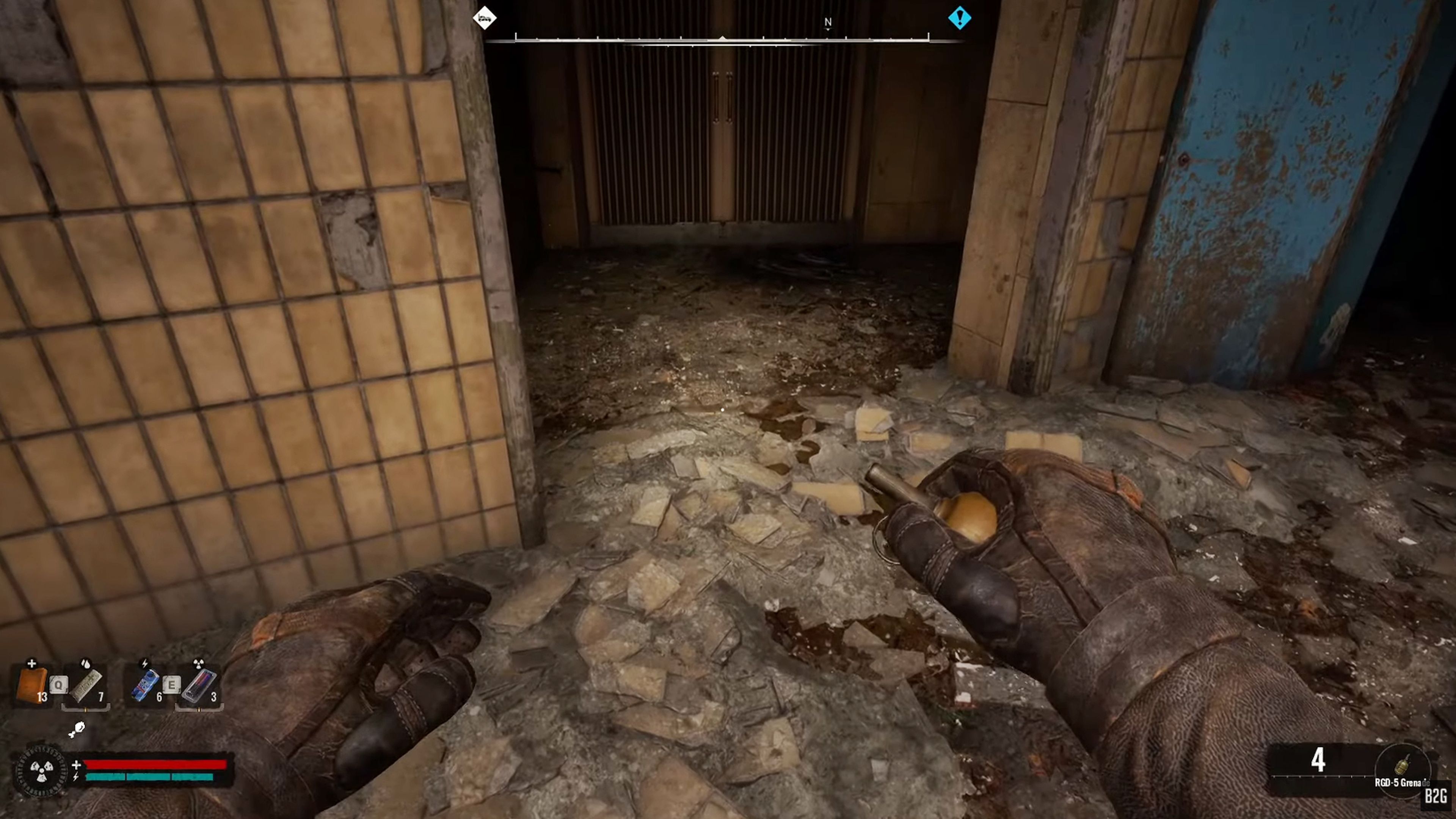Select the medkit quick slot icon
Screen dimensions: 1456x819
tap(31, 685)
